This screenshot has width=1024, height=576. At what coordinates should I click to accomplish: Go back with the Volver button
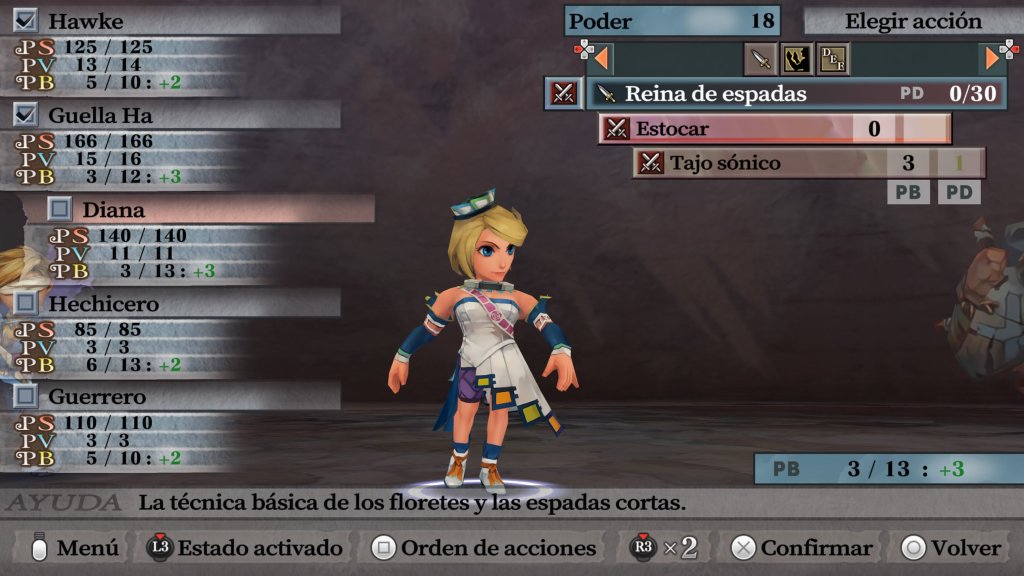(x=951, y=548)
